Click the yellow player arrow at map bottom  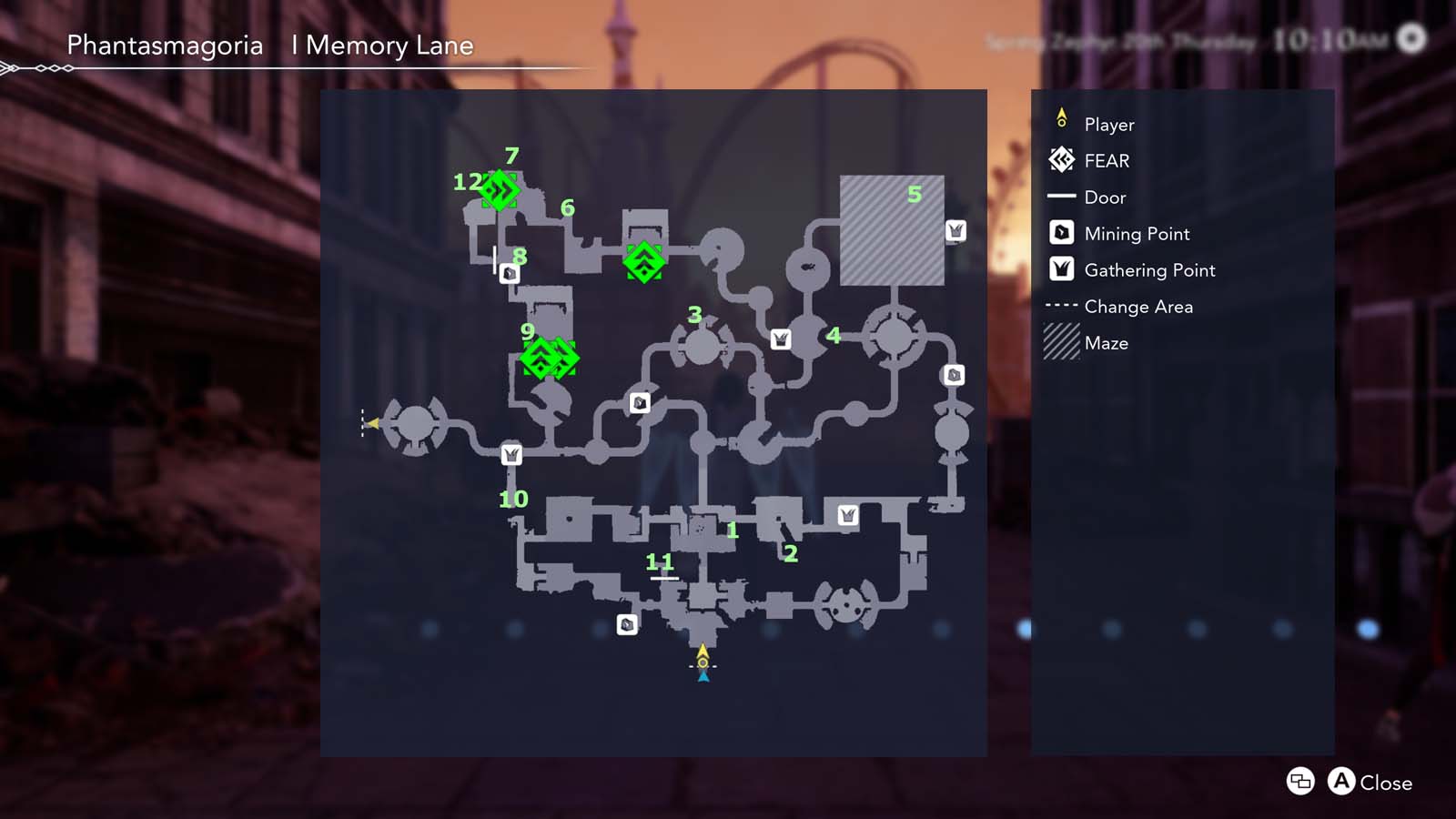tap(702, 654)
